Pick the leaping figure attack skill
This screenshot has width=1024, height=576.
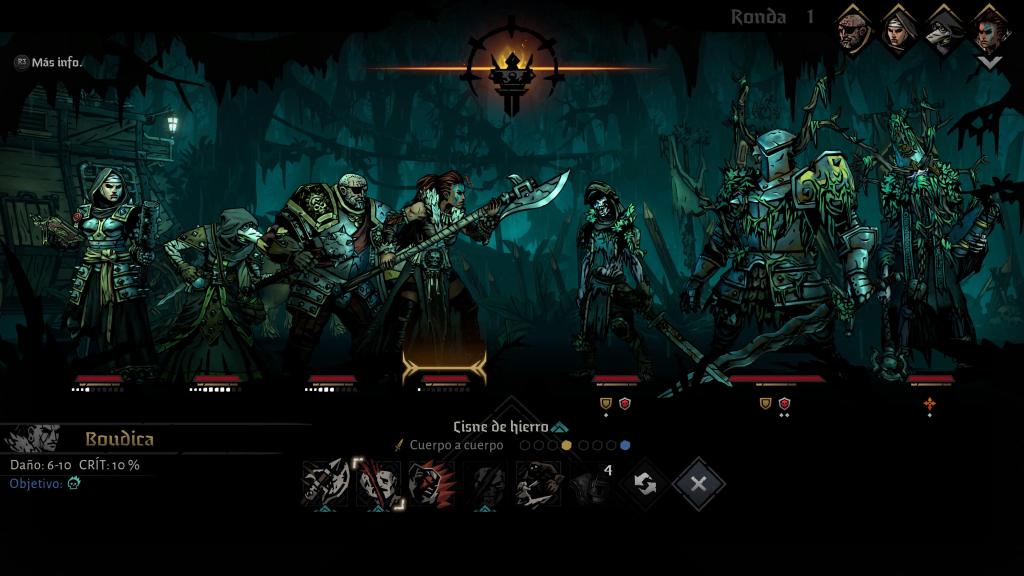point(538,485)
